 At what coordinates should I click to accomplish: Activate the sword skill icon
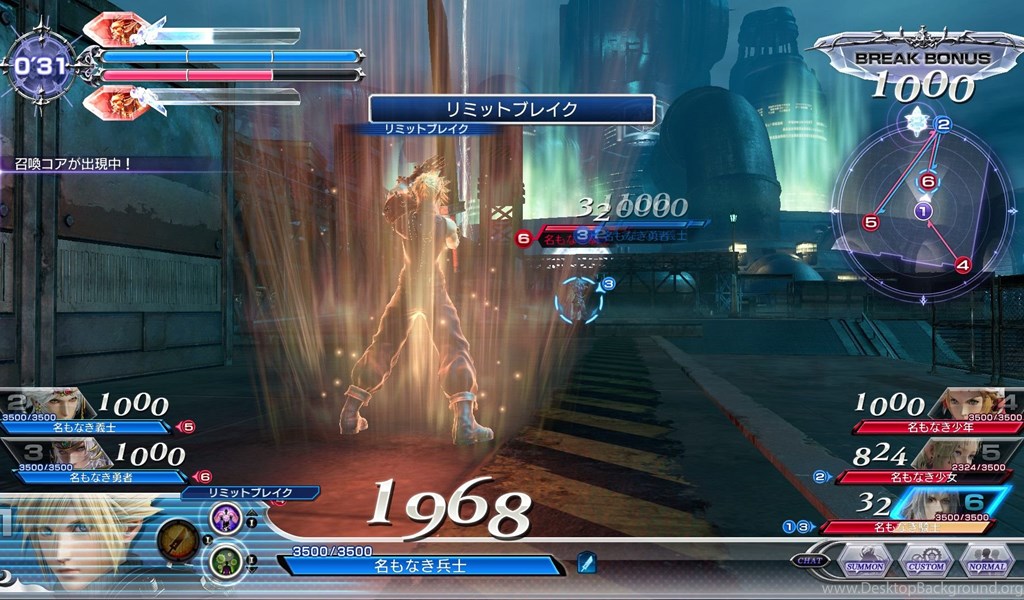click(x=177, y=541)
